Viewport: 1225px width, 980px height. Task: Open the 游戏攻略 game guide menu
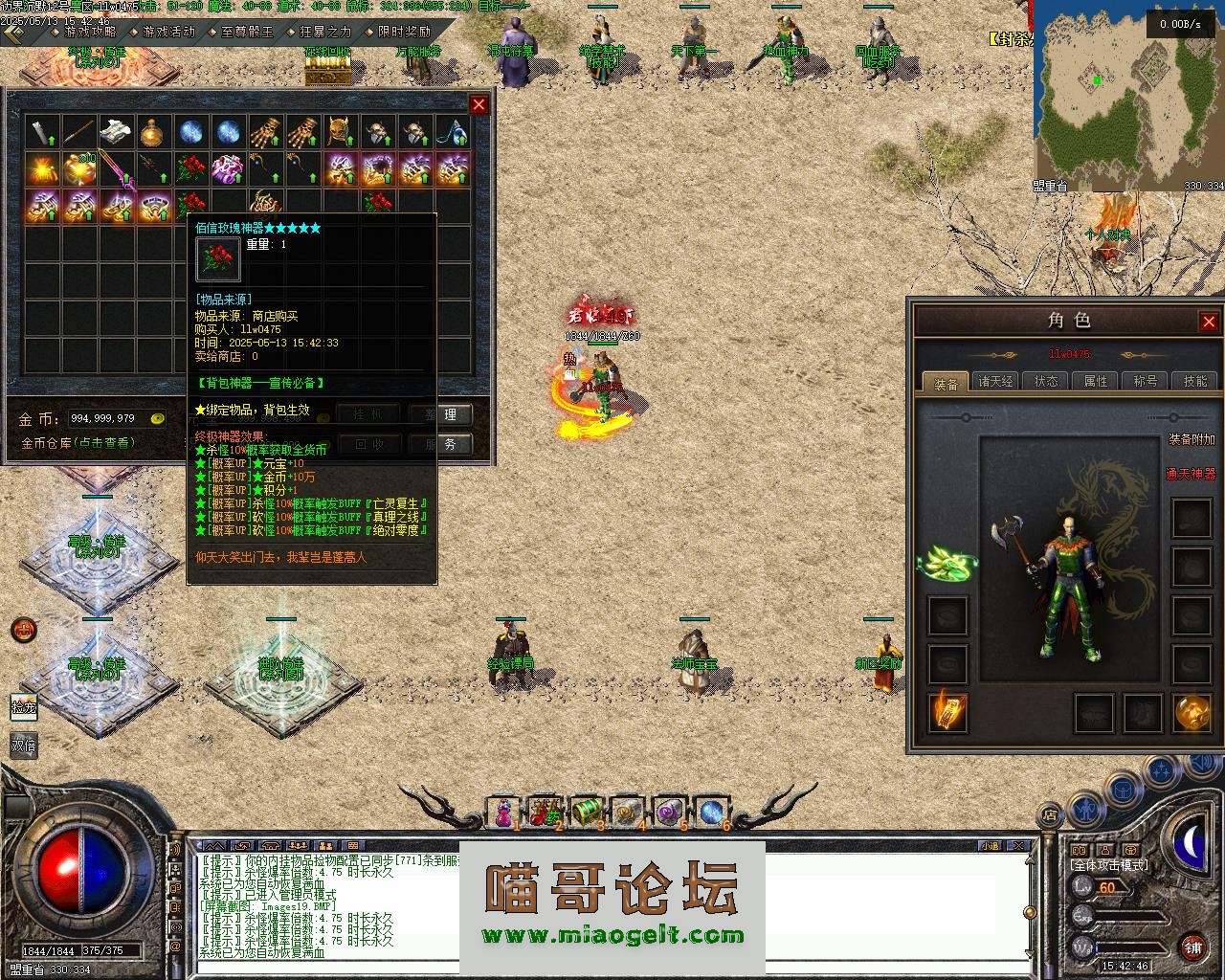(x=89, y=32)
